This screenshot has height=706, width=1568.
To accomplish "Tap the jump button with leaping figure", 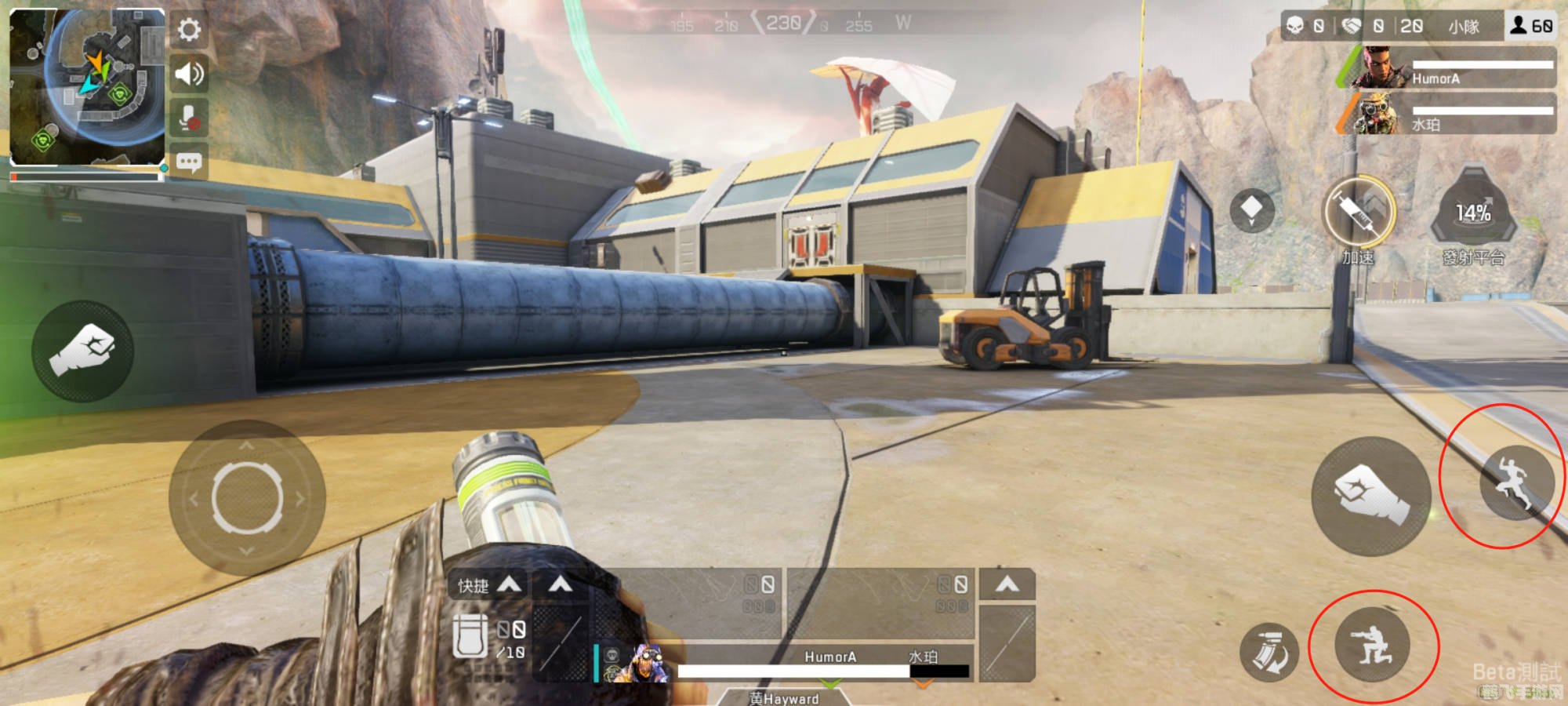I will [x=1516, y=482].
